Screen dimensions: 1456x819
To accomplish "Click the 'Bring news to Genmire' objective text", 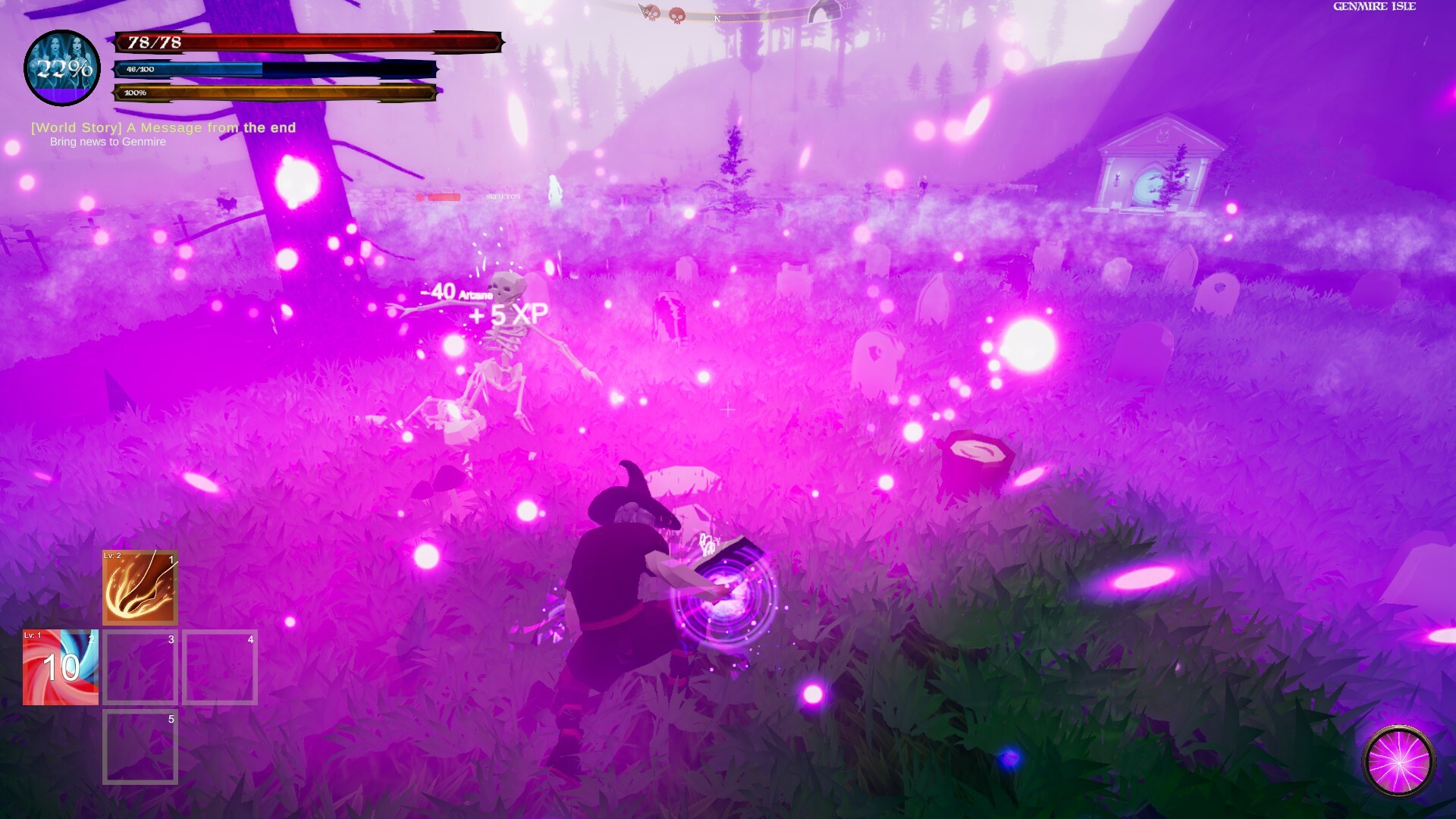I will [x=108, y=141].
